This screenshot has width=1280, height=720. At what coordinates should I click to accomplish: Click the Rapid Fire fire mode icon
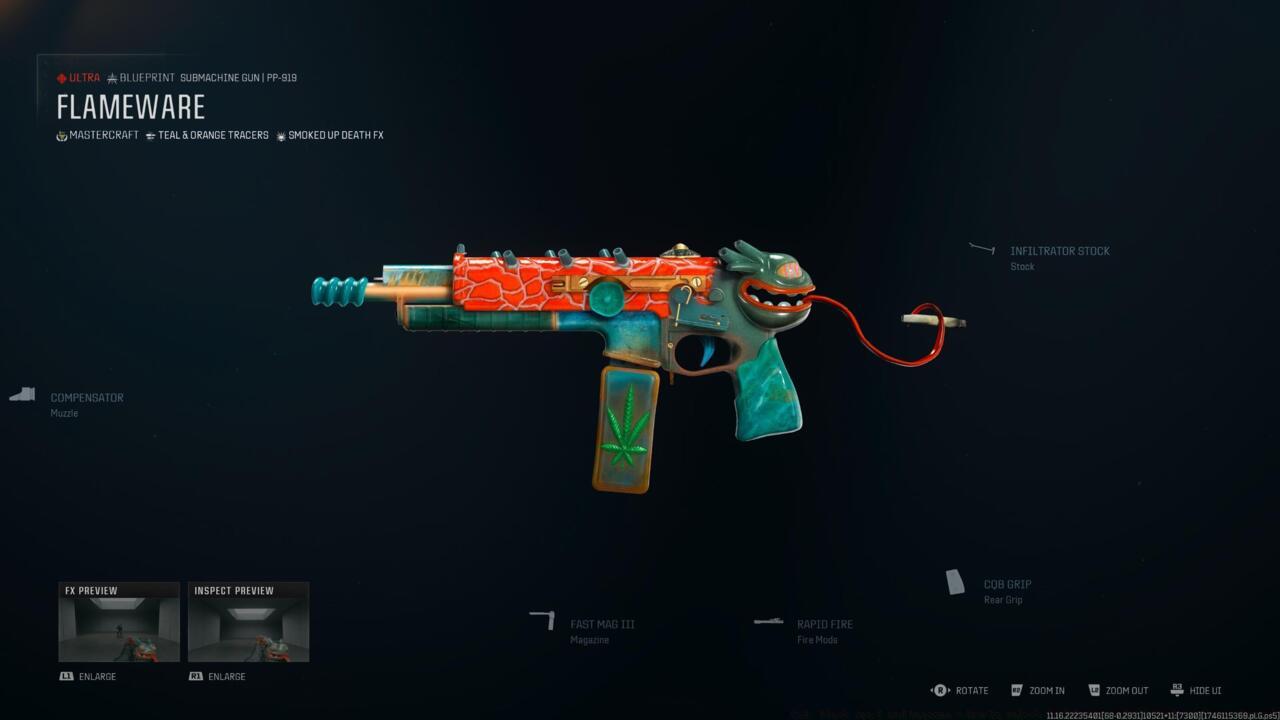[768, 620]
